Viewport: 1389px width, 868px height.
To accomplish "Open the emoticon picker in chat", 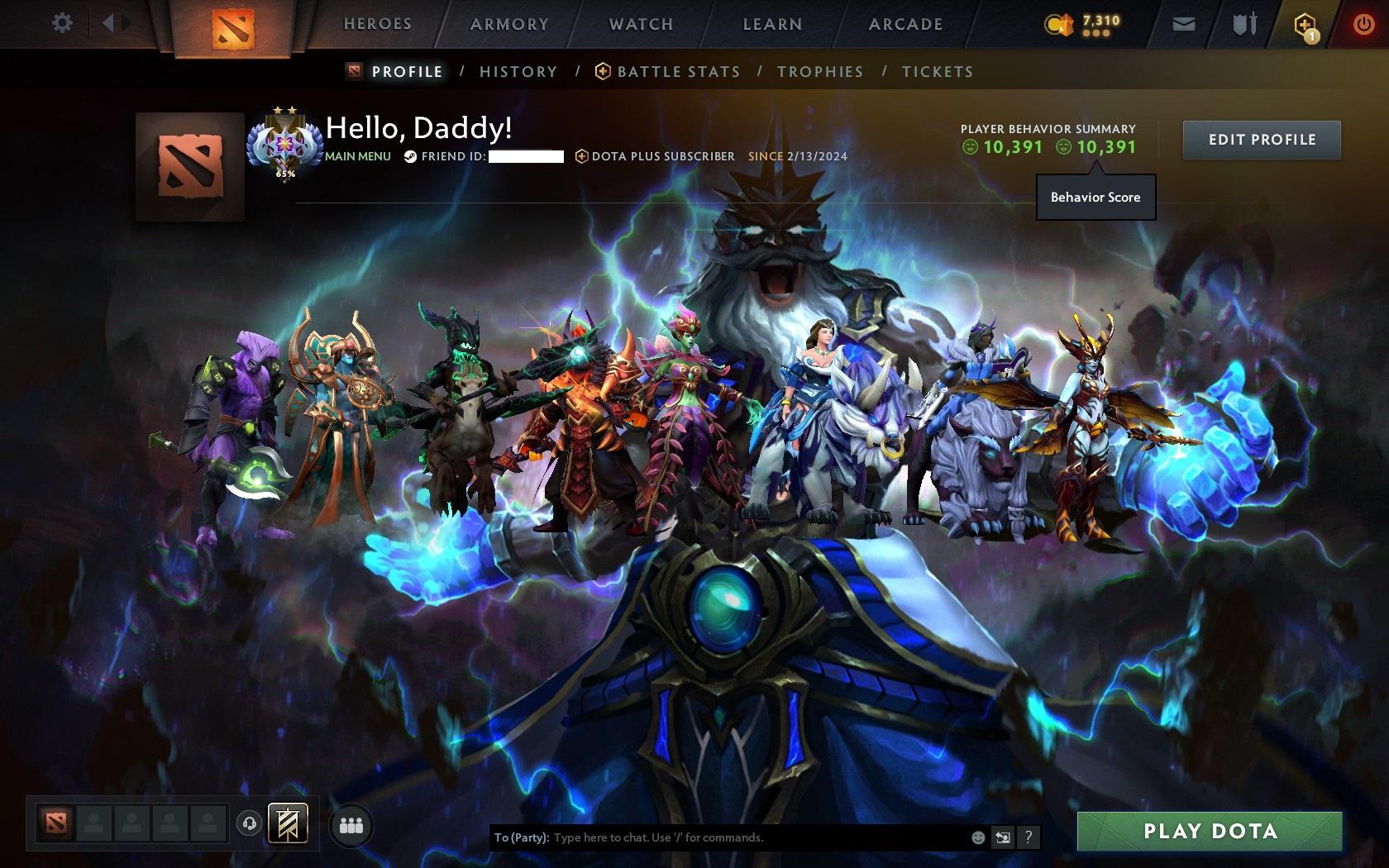I will 979,837.
